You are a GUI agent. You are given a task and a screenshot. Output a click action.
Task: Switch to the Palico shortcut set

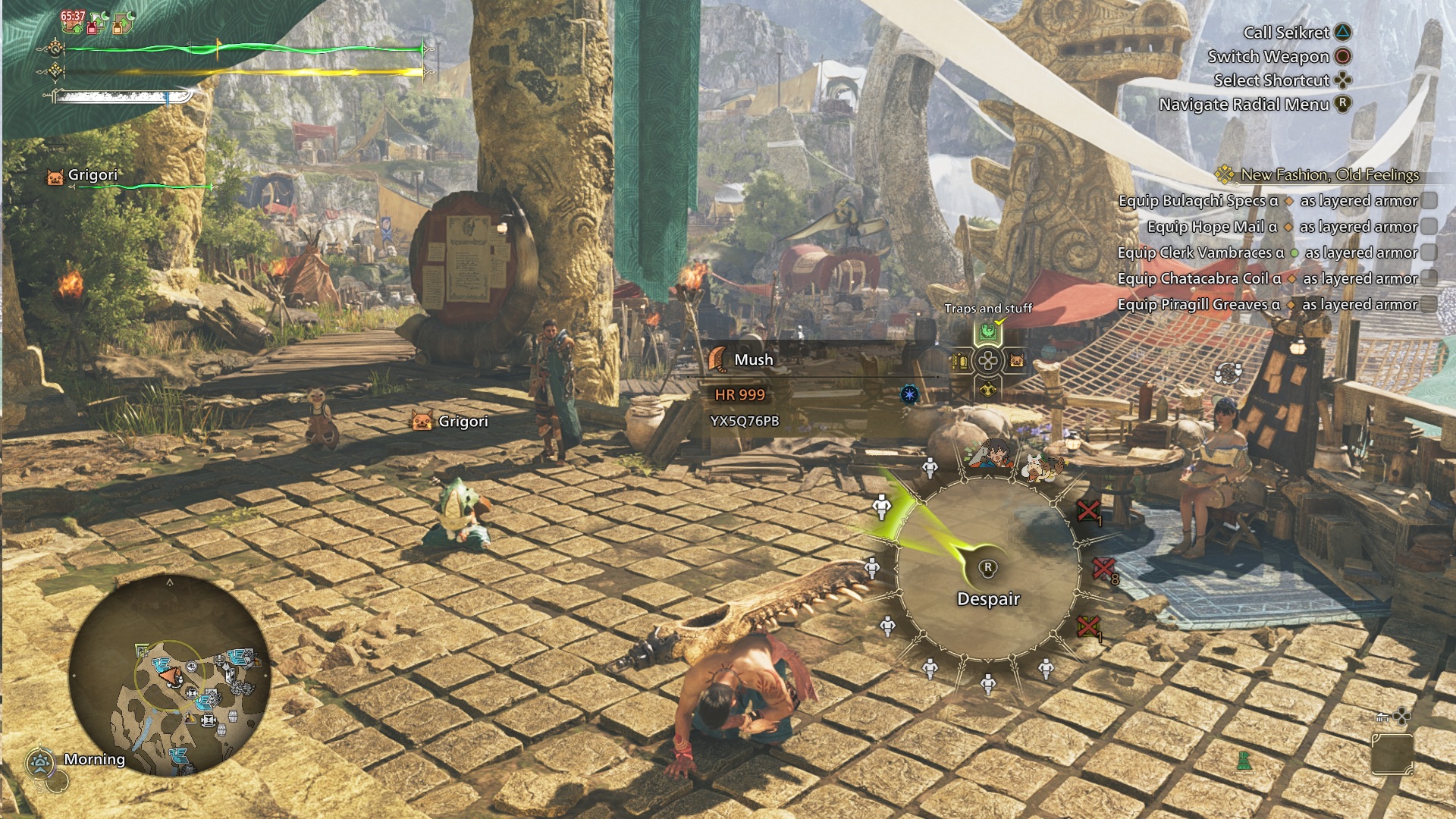[1016, 362]
